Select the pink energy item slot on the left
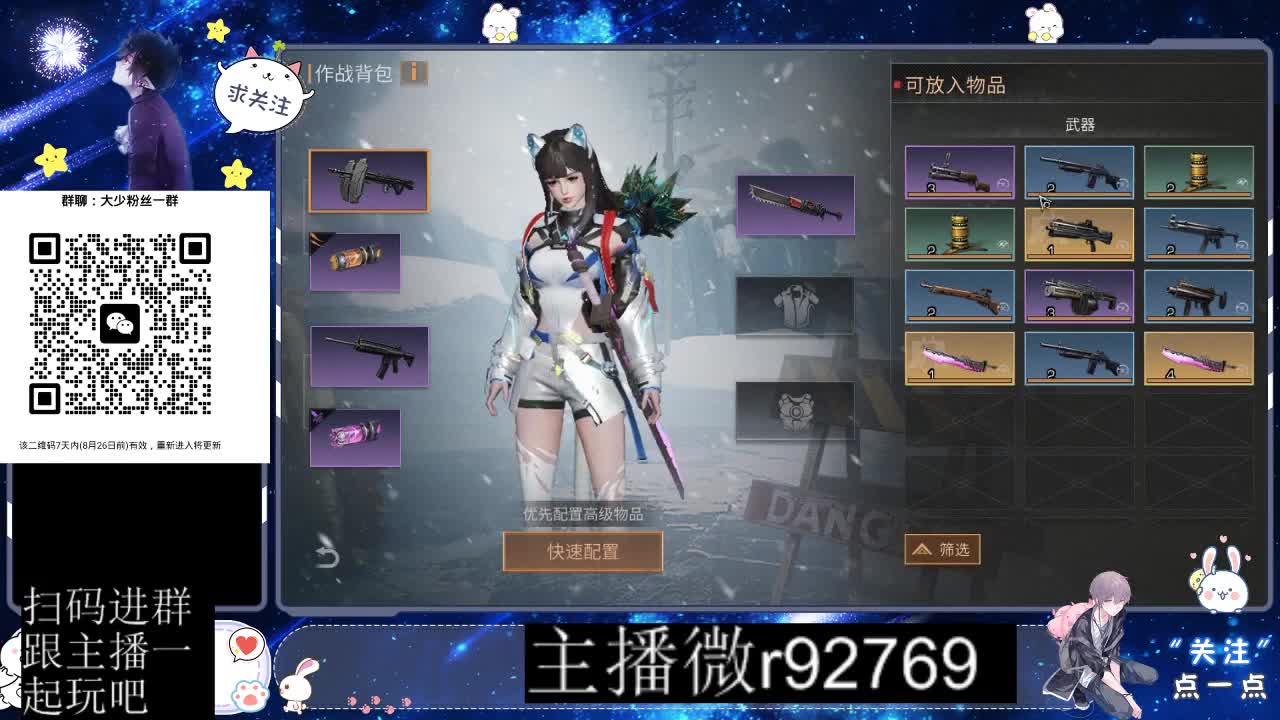Viewport: 1280px width, 720px height. 353,437
